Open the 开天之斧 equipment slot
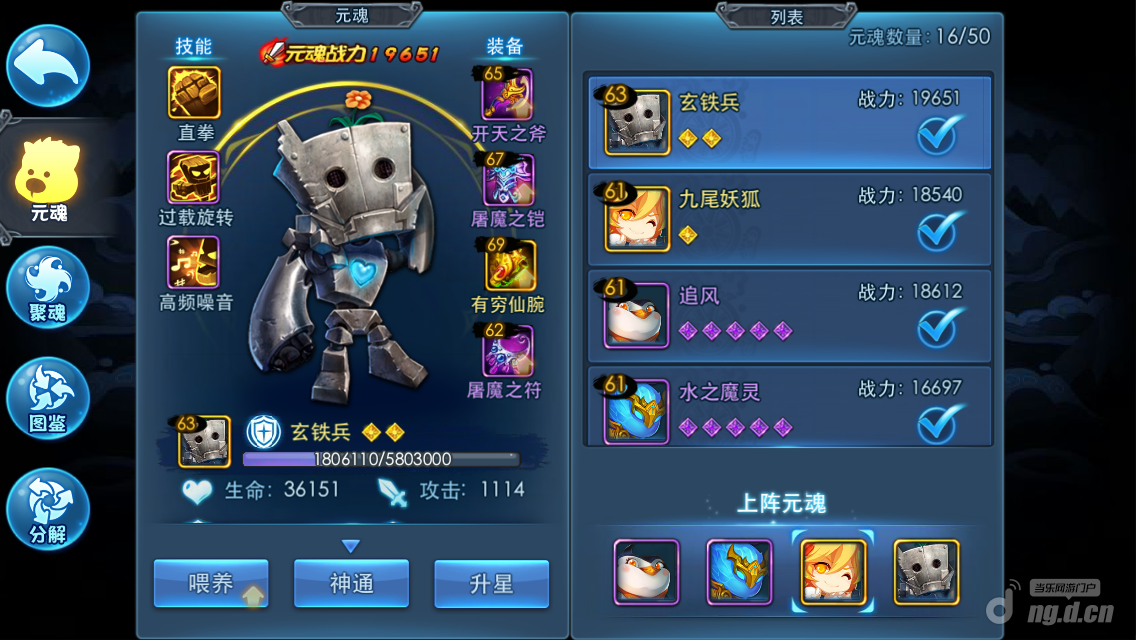 [509, 94]
